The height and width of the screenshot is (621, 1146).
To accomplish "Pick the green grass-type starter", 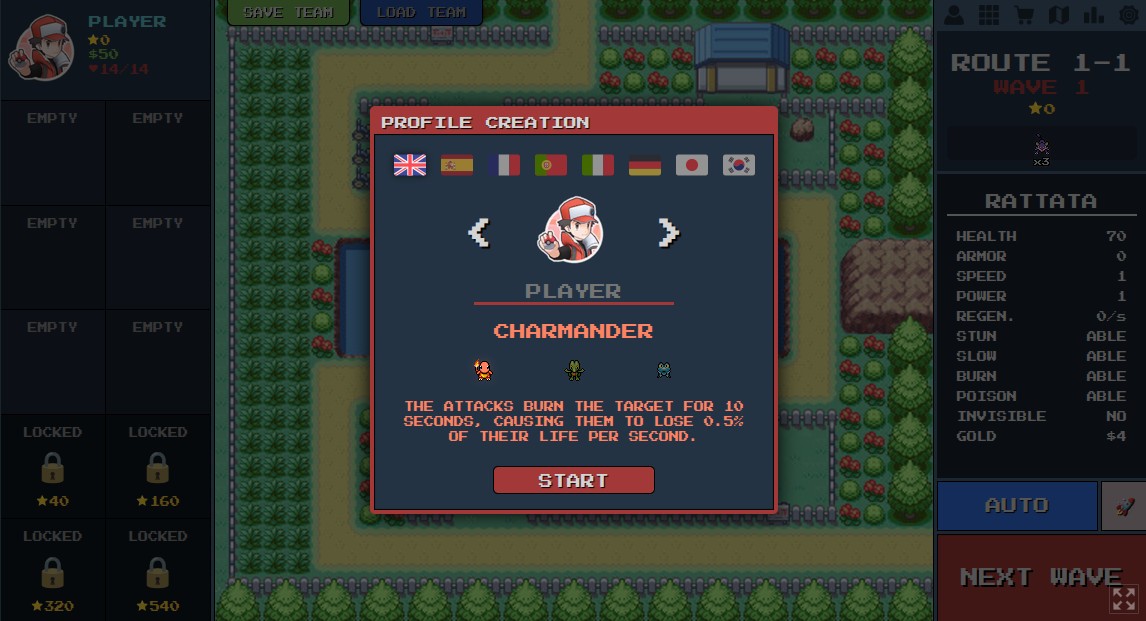I will tap(574, 371).
